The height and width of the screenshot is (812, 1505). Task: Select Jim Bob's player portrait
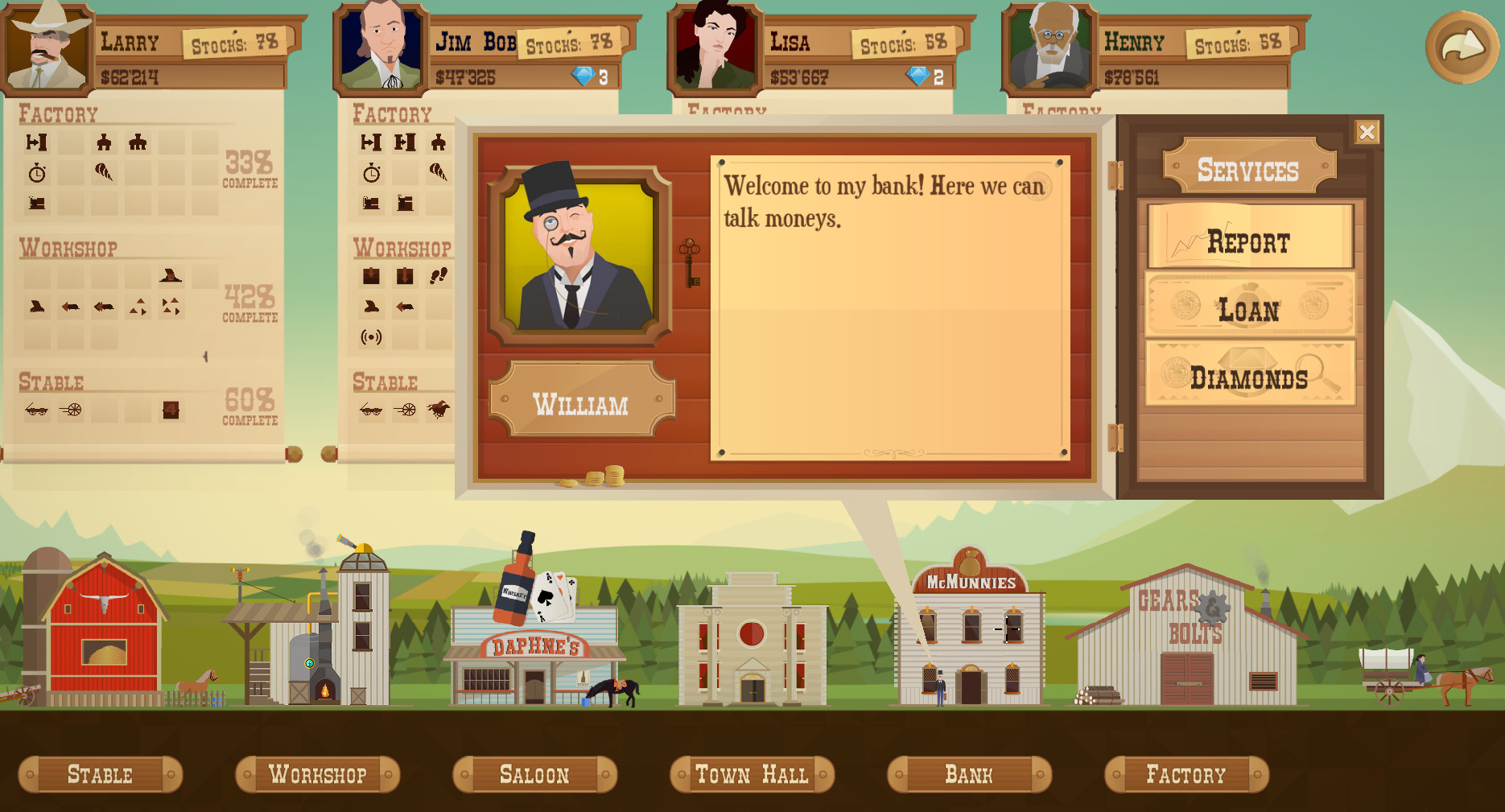pos(381,47)
